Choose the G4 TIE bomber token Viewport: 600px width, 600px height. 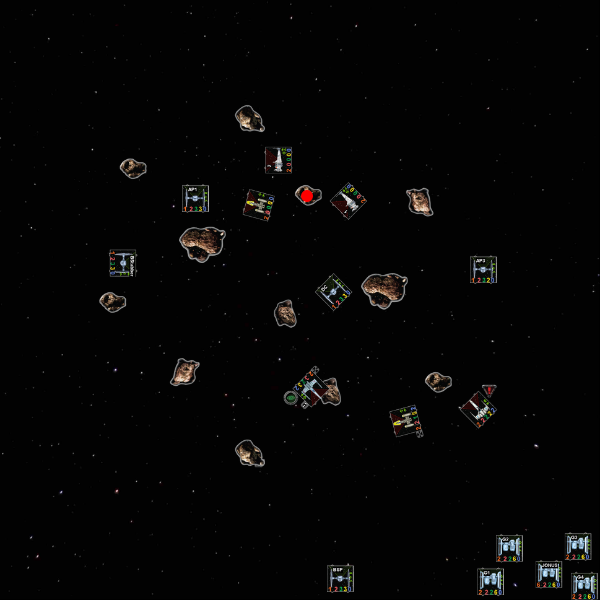coord(584,586)
